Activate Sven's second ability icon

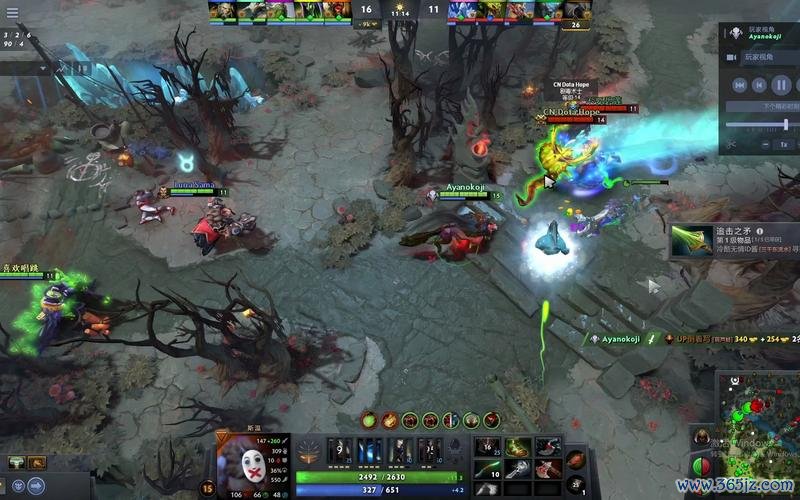pos(370,450)
